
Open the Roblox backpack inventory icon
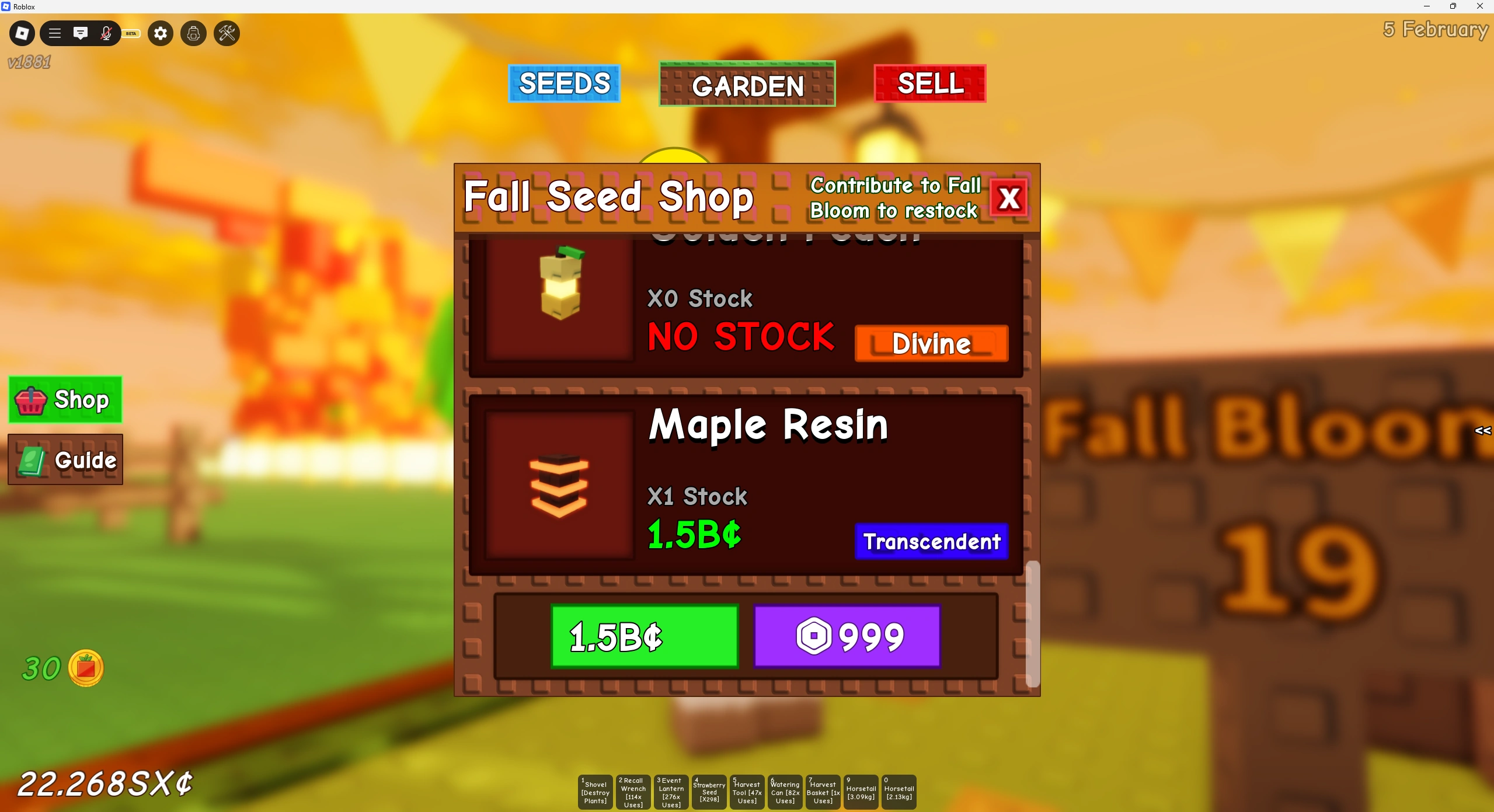pos(193,33)
